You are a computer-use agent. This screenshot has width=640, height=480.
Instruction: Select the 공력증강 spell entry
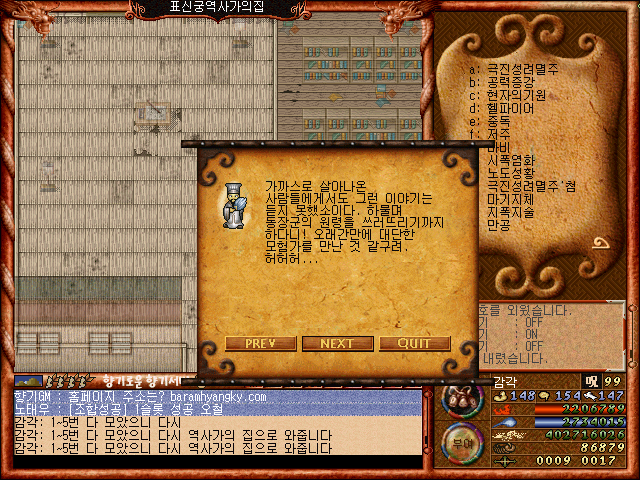point(510,82)
